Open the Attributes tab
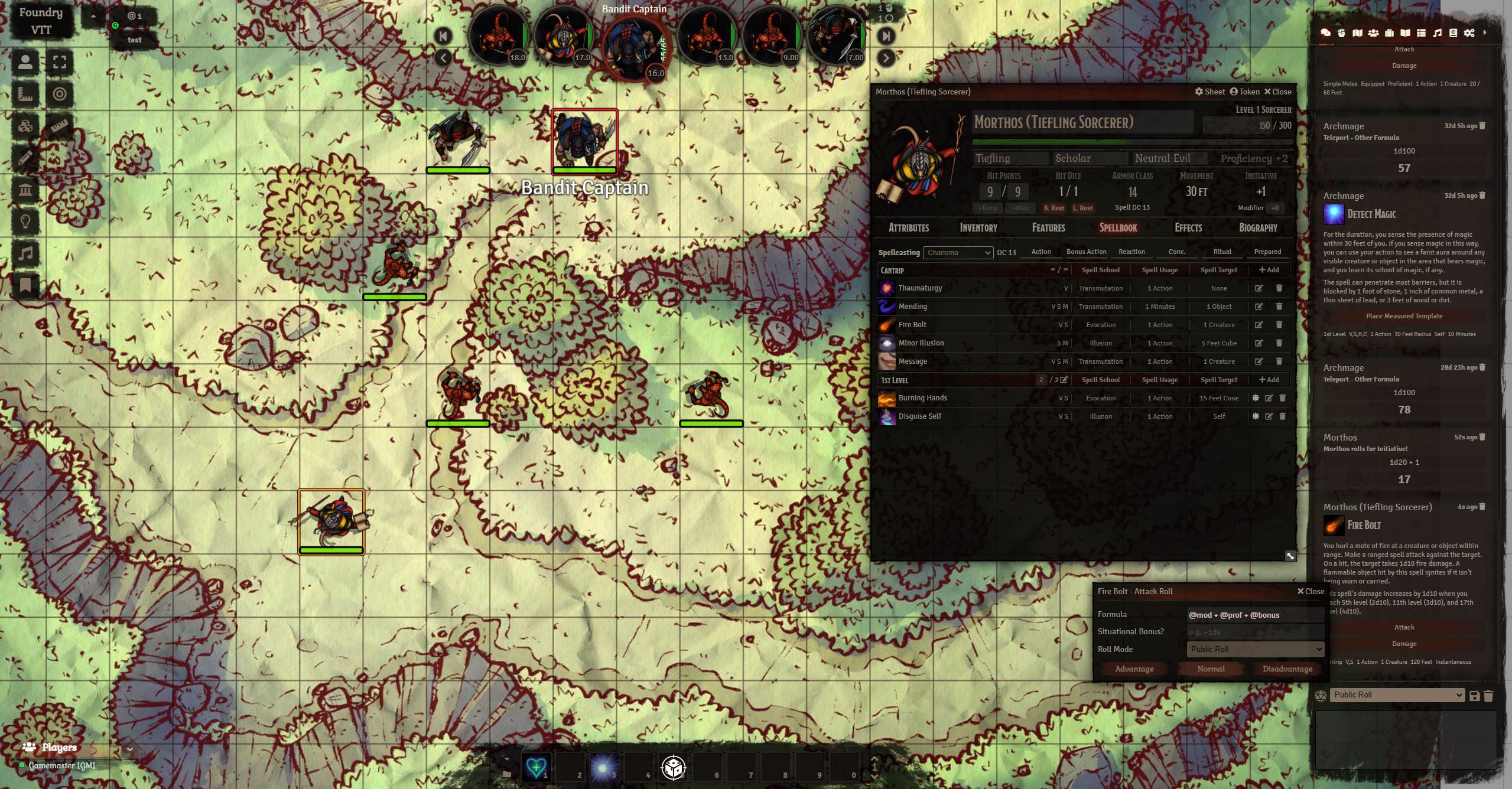 [x=909, y=228]
